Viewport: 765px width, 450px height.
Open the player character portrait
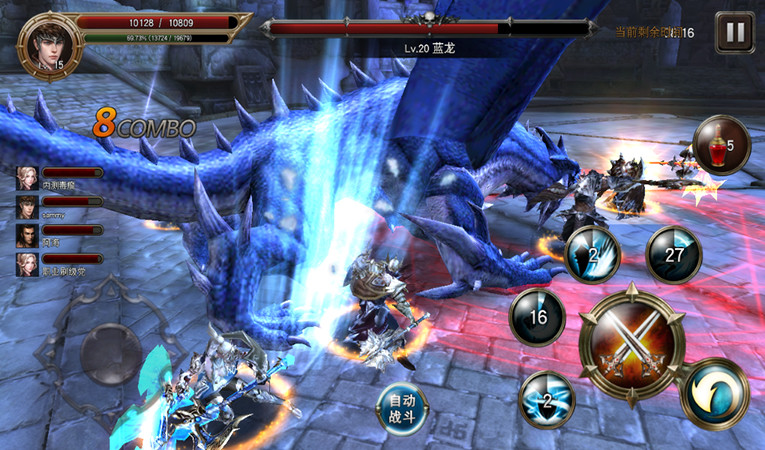(x=46, y=42)
